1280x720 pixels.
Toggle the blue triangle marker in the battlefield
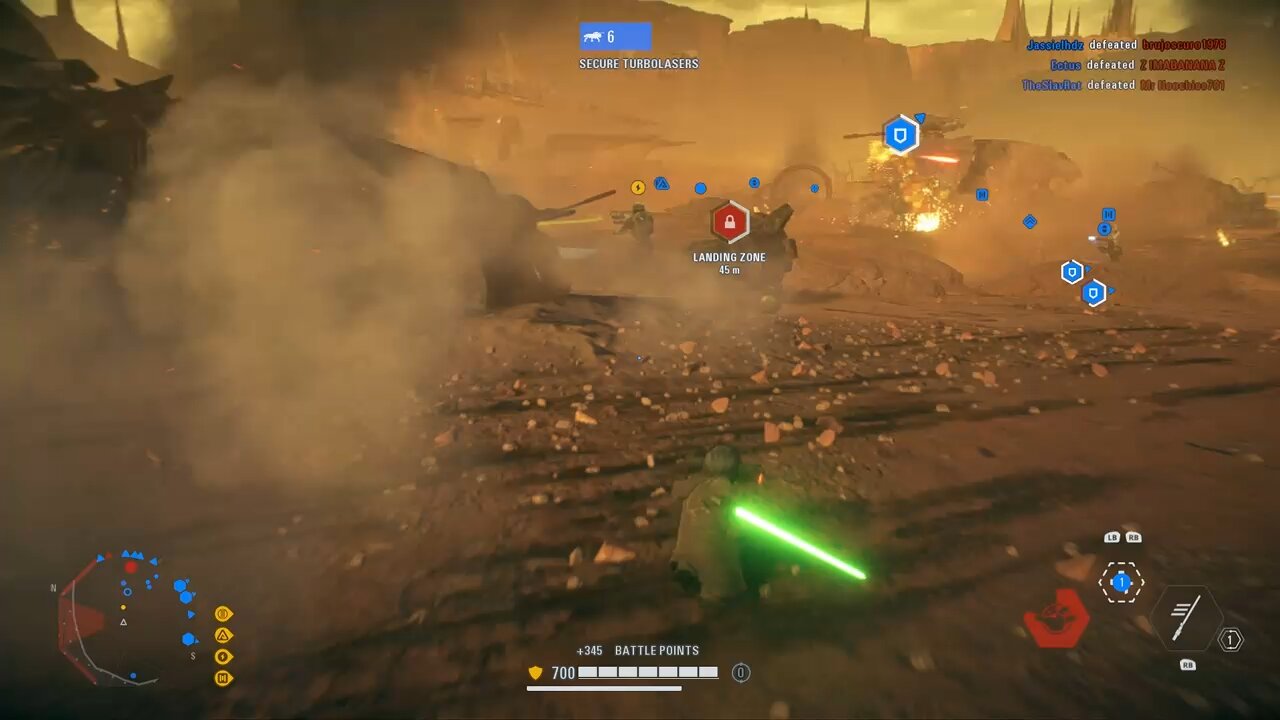tap(661, 183)
